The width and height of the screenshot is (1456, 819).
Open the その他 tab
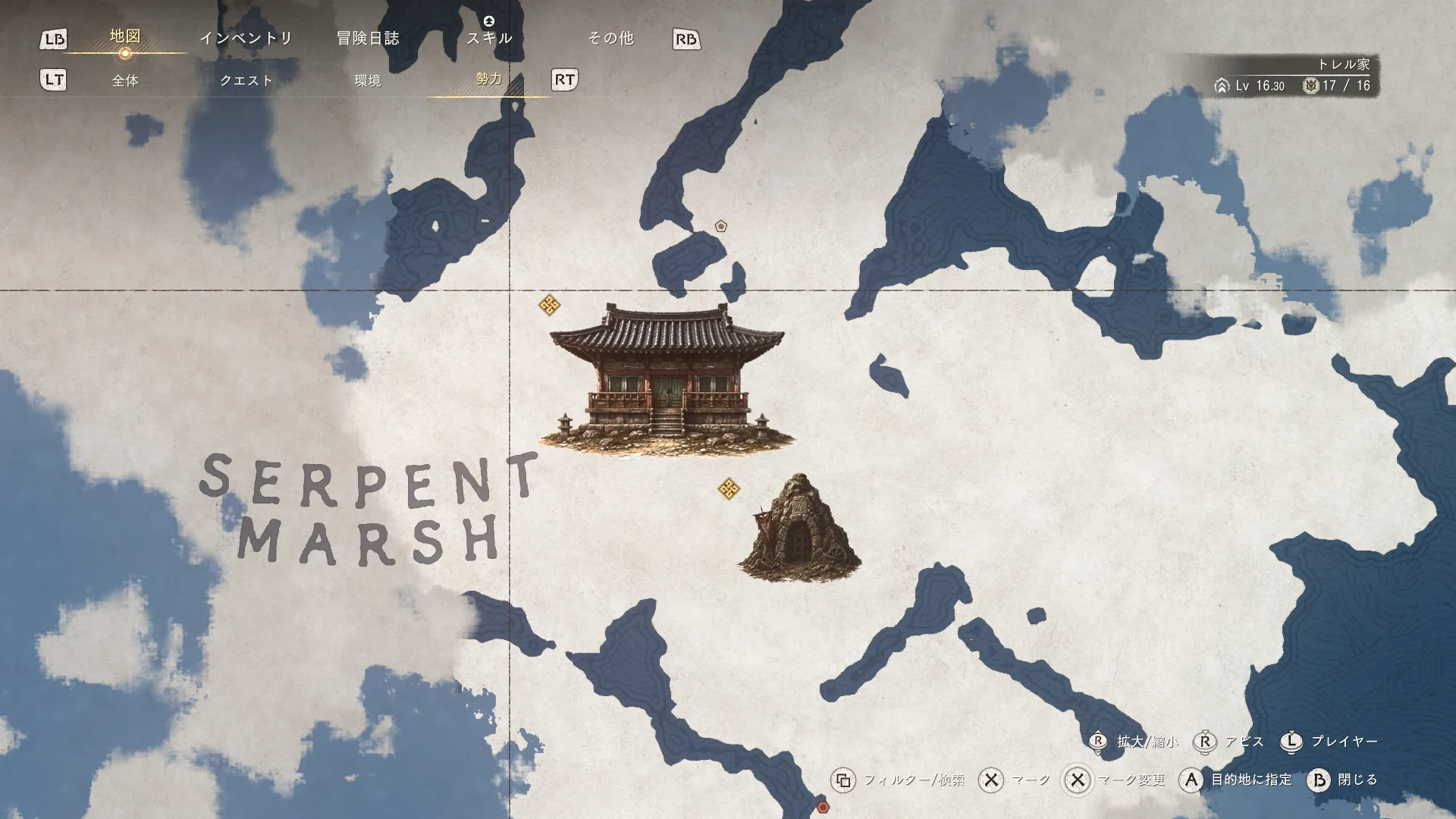pyautogui.click(x=610, y=38)
